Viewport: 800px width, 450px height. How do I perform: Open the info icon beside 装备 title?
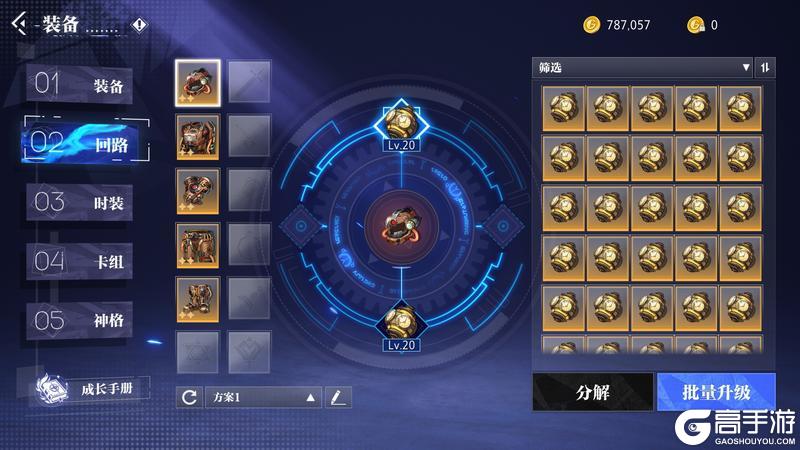[x=139, y=25]
